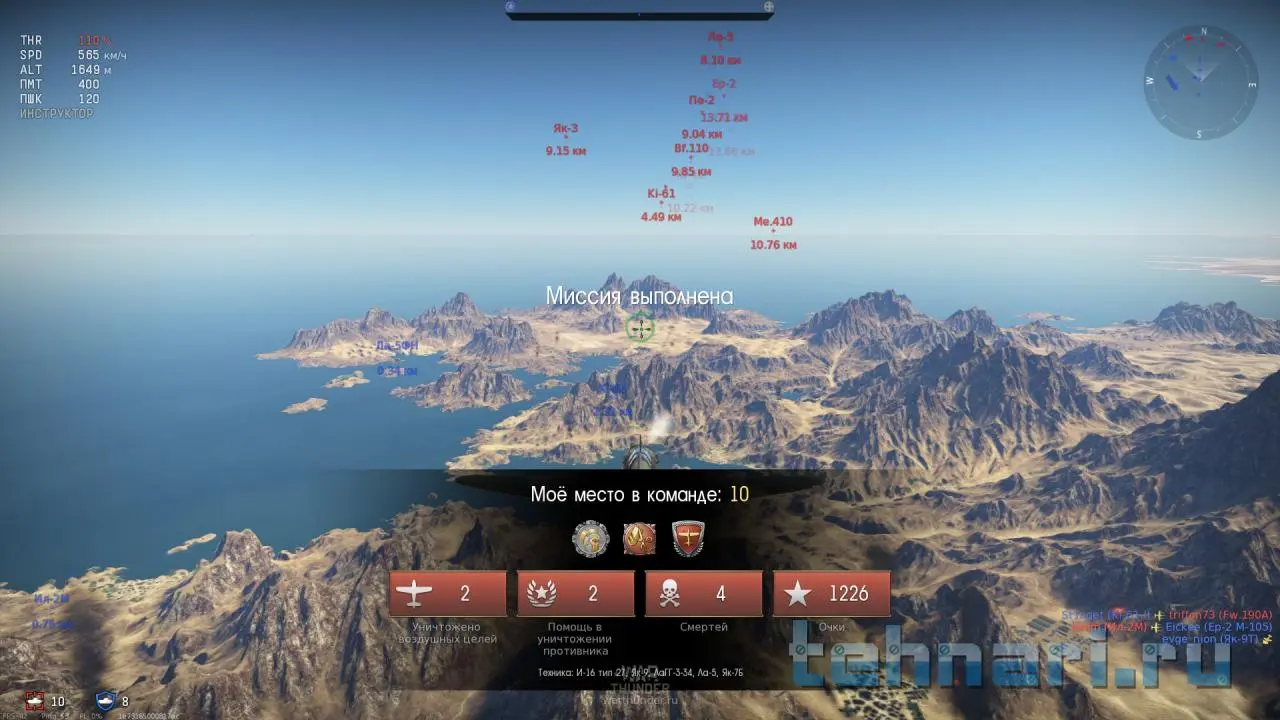The image size is (1280, 720).
Task: Open the red shield airplane award
Action: pos(689,539)
